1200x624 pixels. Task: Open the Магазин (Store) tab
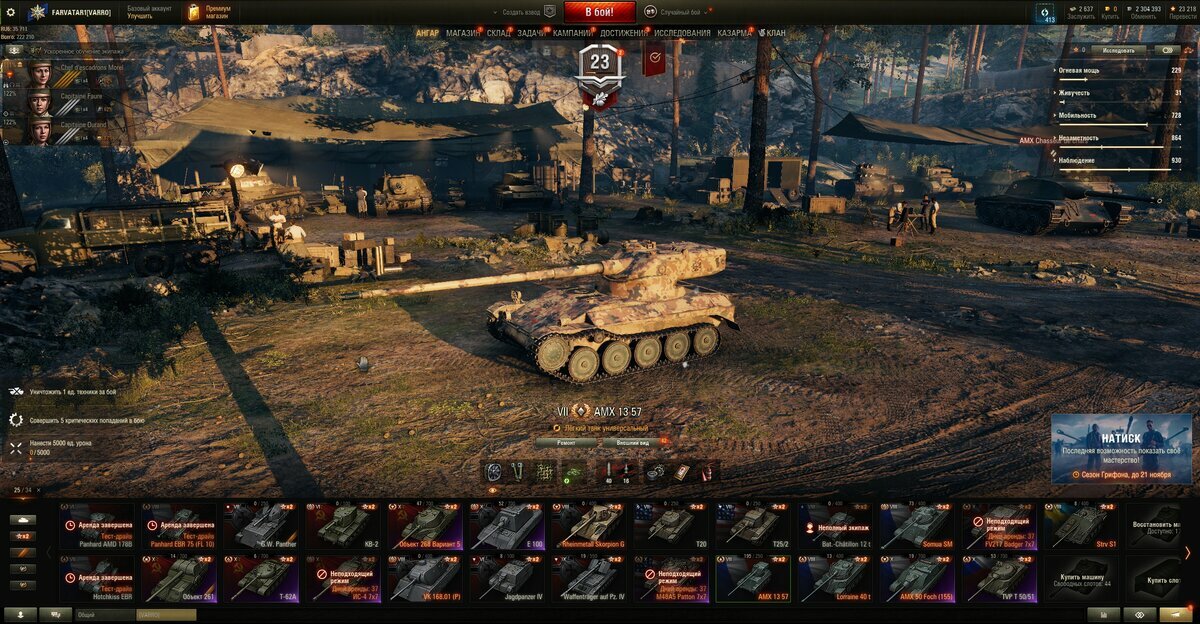click(462, 33)
